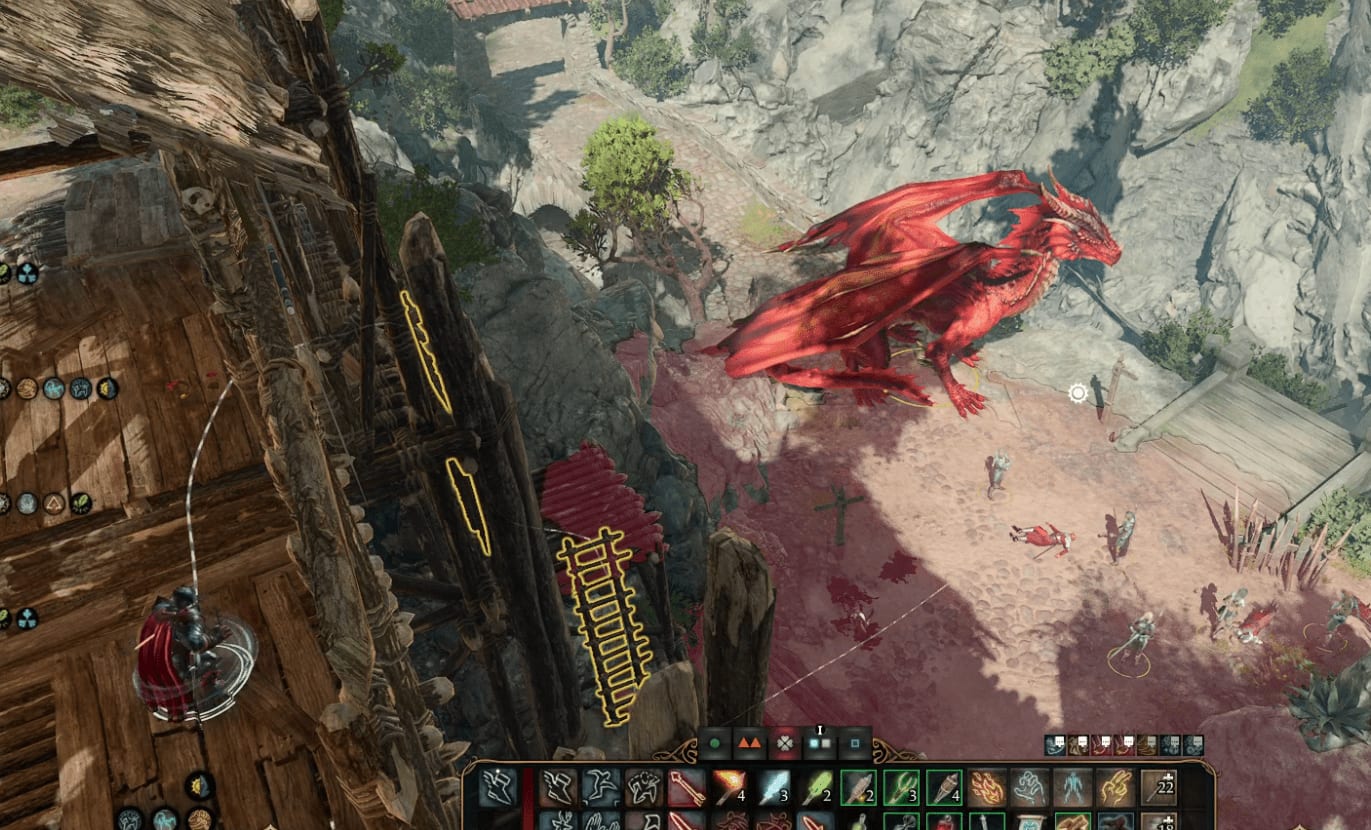Image resolution: width=1371 pixels, height=830 pixels.
Task: Select the green-bordered torch item with count 4
Action: tap(944, 788)
